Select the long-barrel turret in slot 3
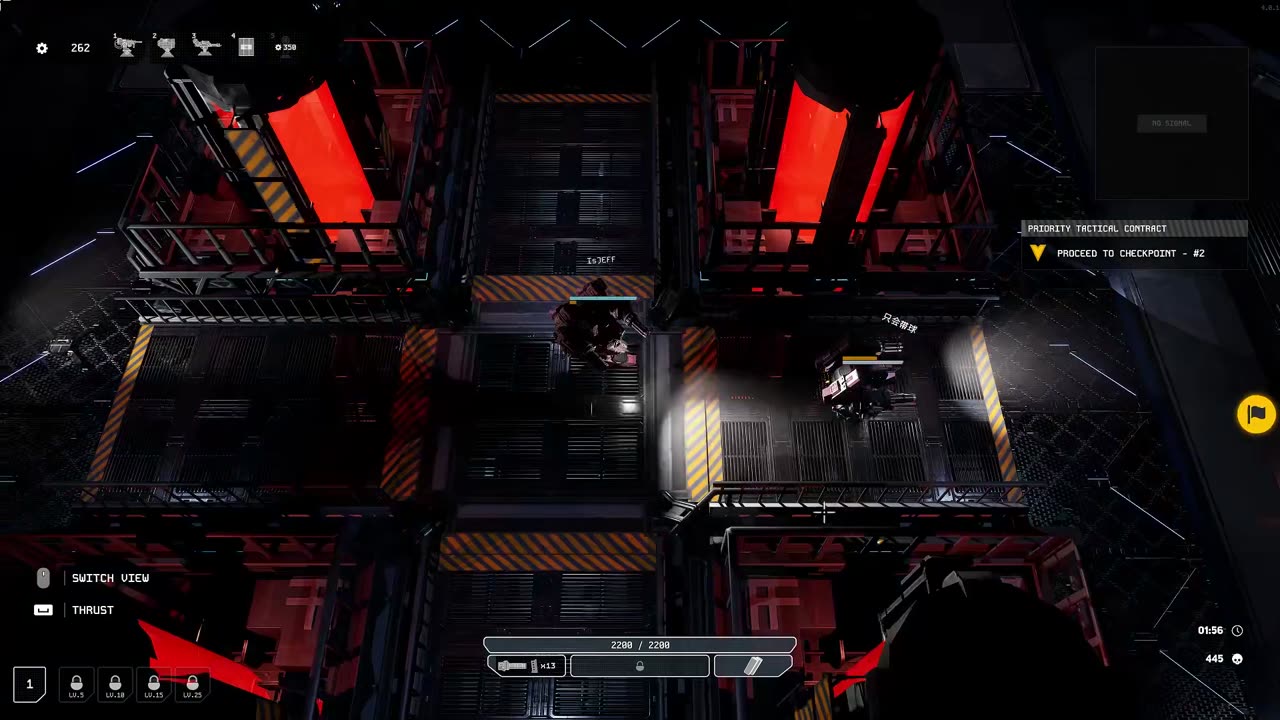 click(206, 47)
